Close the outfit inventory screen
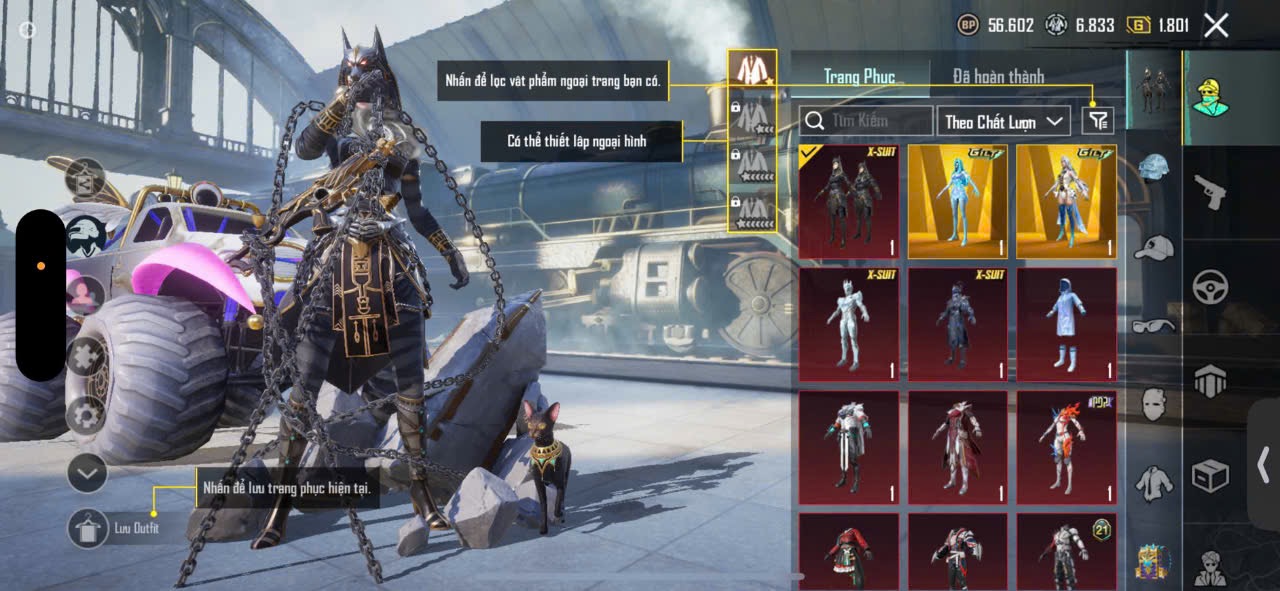The width and height of the screenshot is (1280, 591). (x=1216, y=26)
